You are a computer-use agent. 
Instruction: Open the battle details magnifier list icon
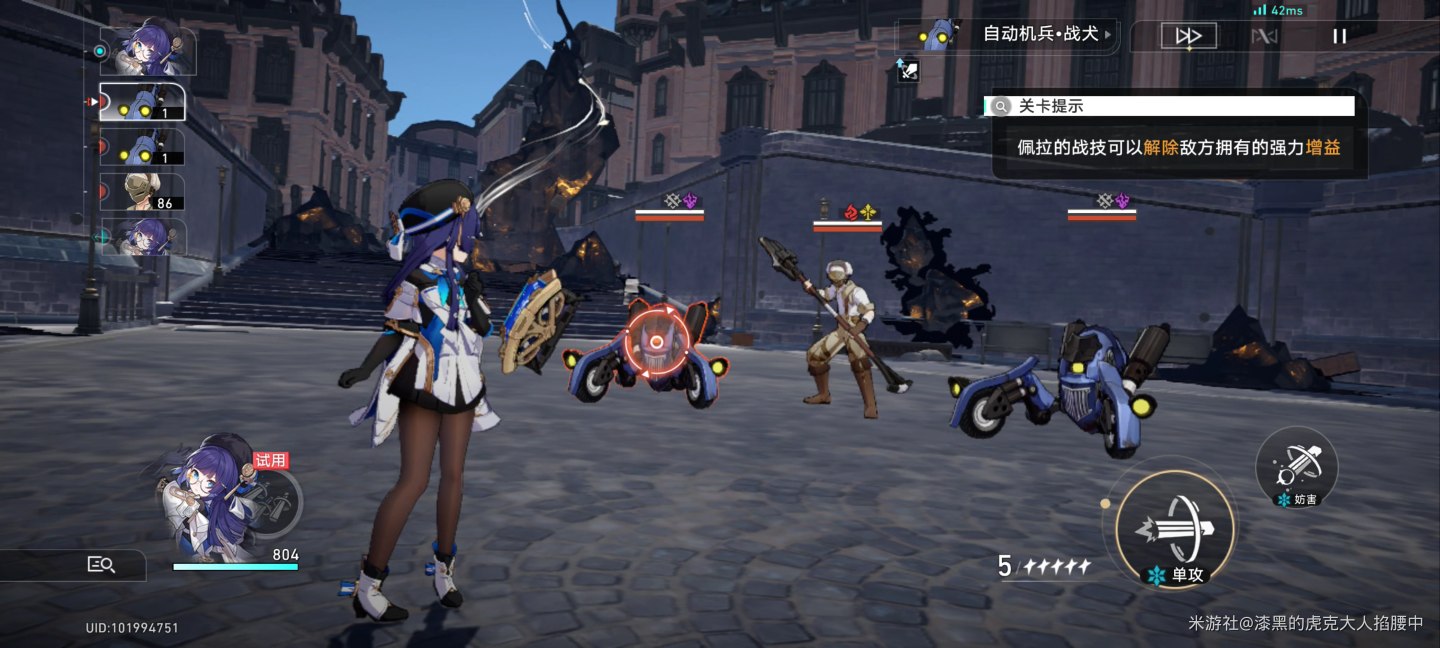pos(100,565)
